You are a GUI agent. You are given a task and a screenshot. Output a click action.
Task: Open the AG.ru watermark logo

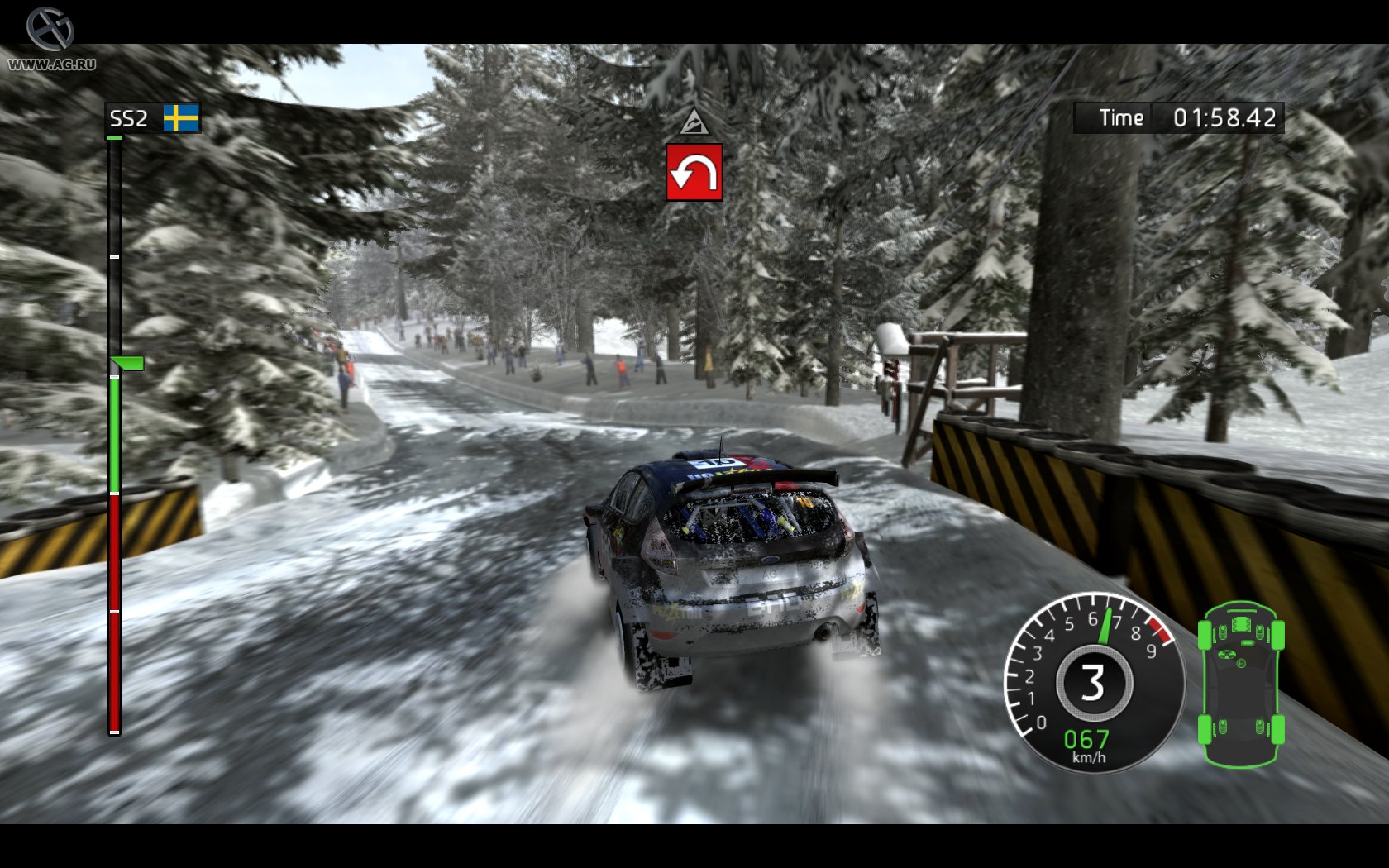(50, 39)
